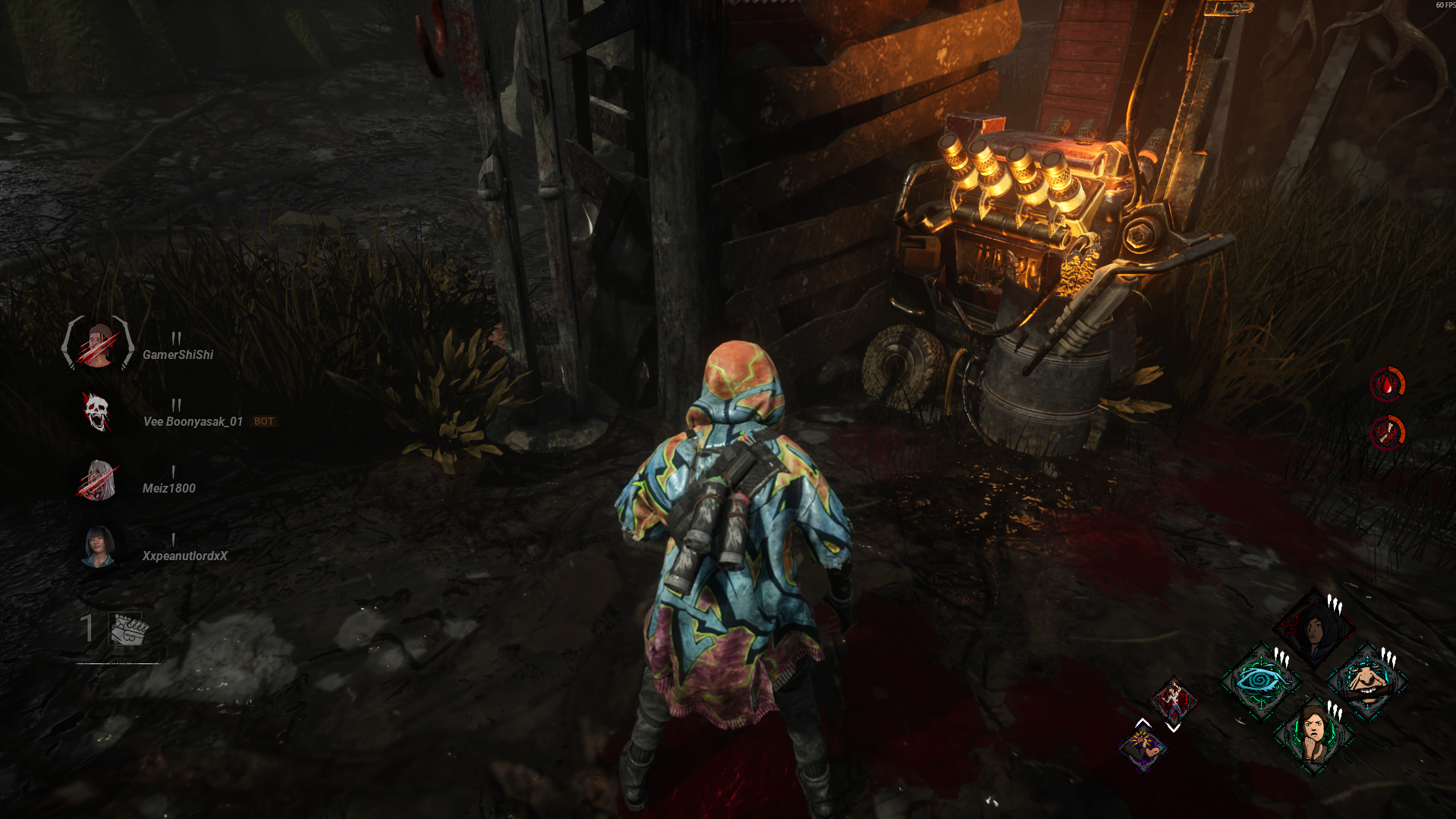The image size is (1456, 819).
Task: Click the player name Meiz1800
Action: [x=168, y=488]
